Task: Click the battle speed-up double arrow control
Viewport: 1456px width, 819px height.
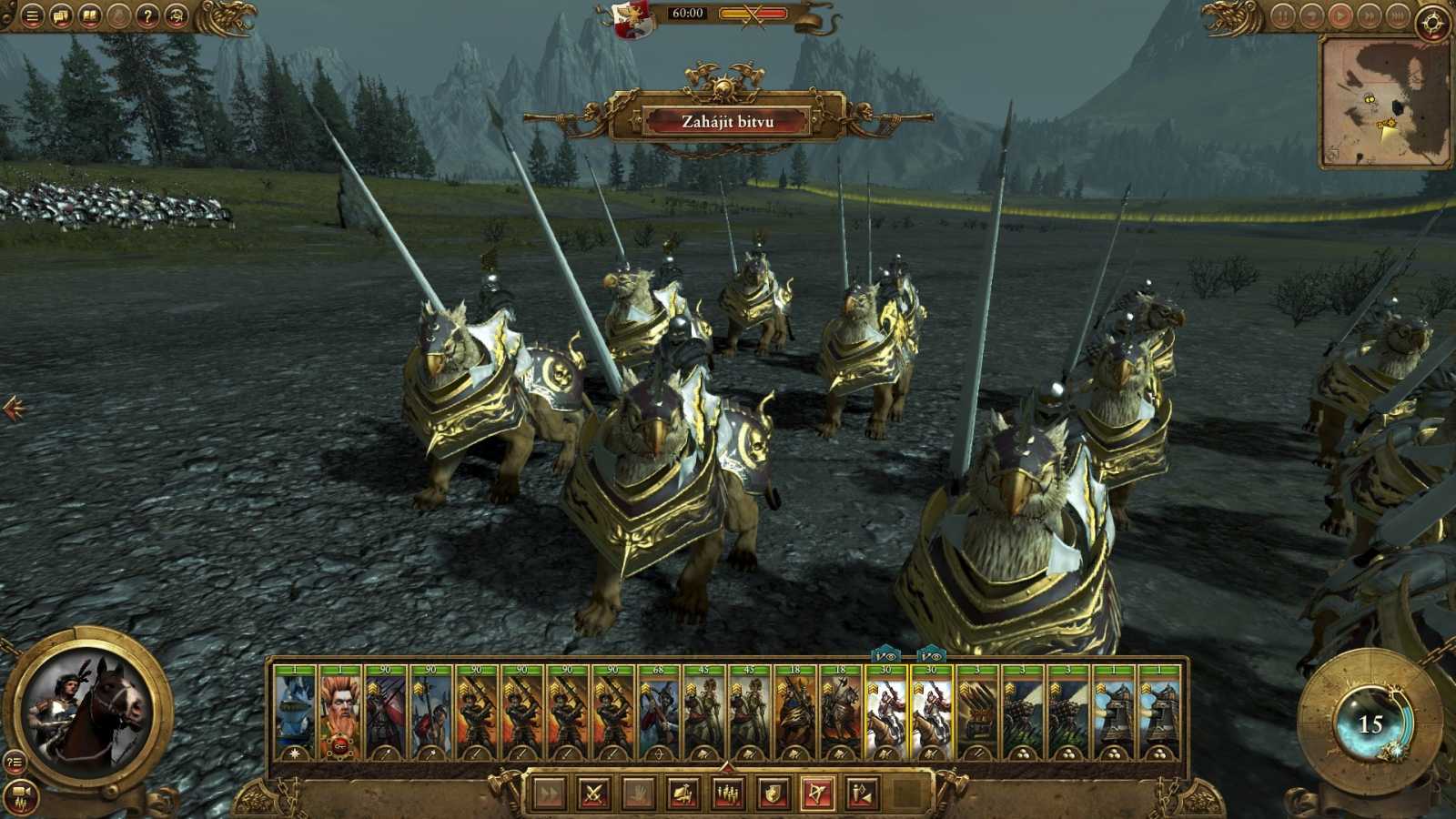Action: 1370,14
